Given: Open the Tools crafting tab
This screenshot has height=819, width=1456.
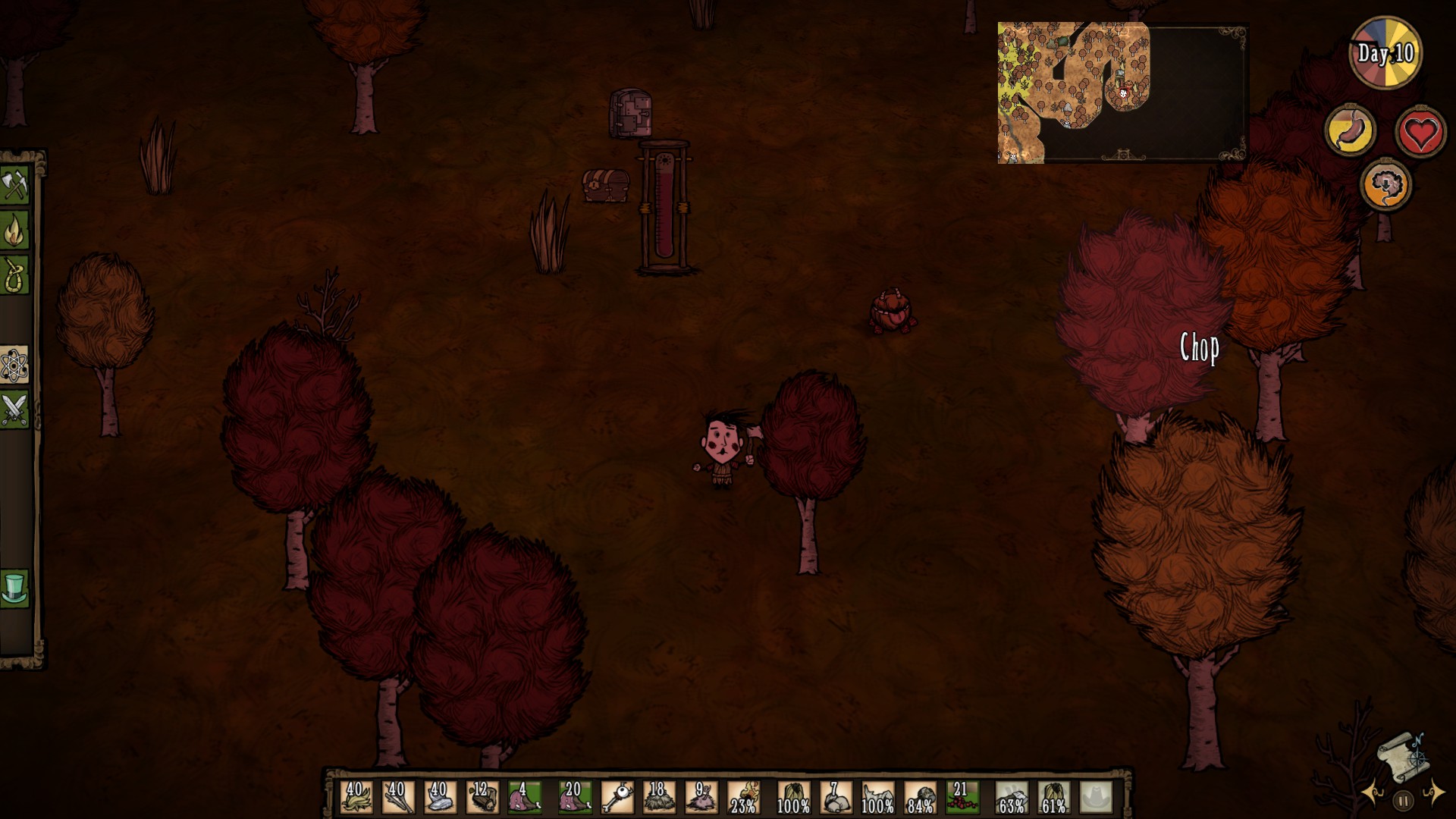Looking at the screenshot, I should pyautogui.click(x=14, y=186).
